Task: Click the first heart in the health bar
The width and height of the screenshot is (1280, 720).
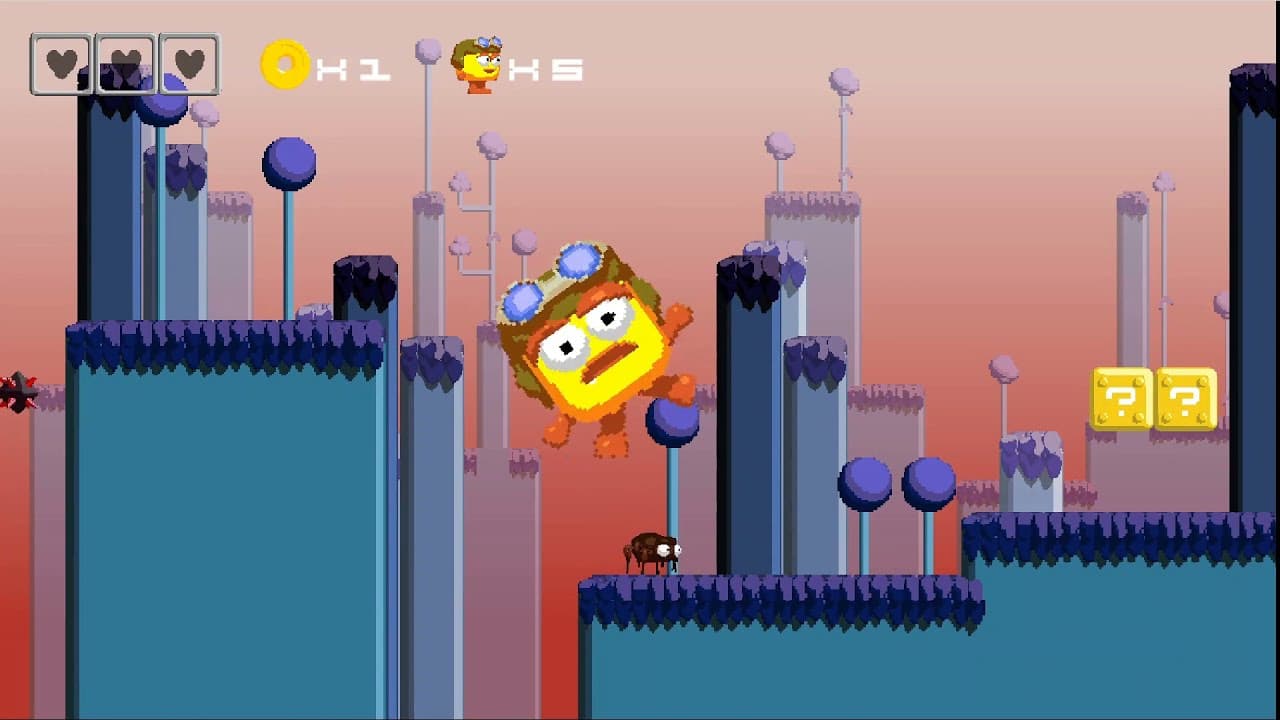Action: [x=60, y=64]
